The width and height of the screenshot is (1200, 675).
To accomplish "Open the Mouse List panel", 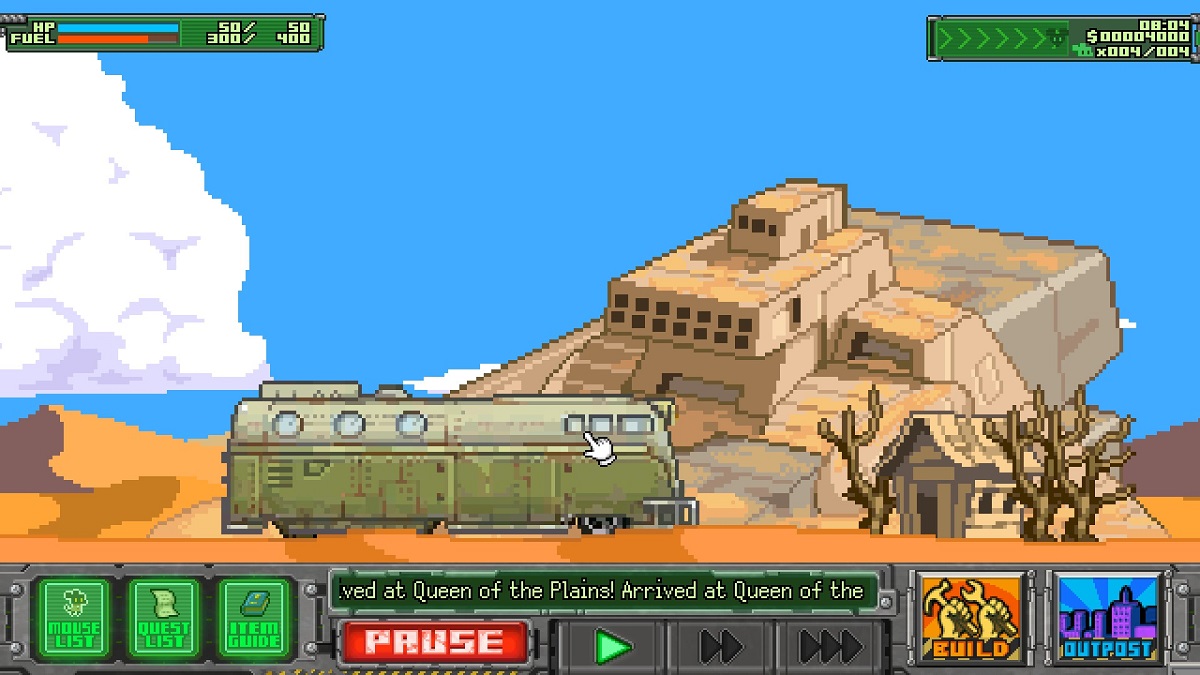I will 75,617.
